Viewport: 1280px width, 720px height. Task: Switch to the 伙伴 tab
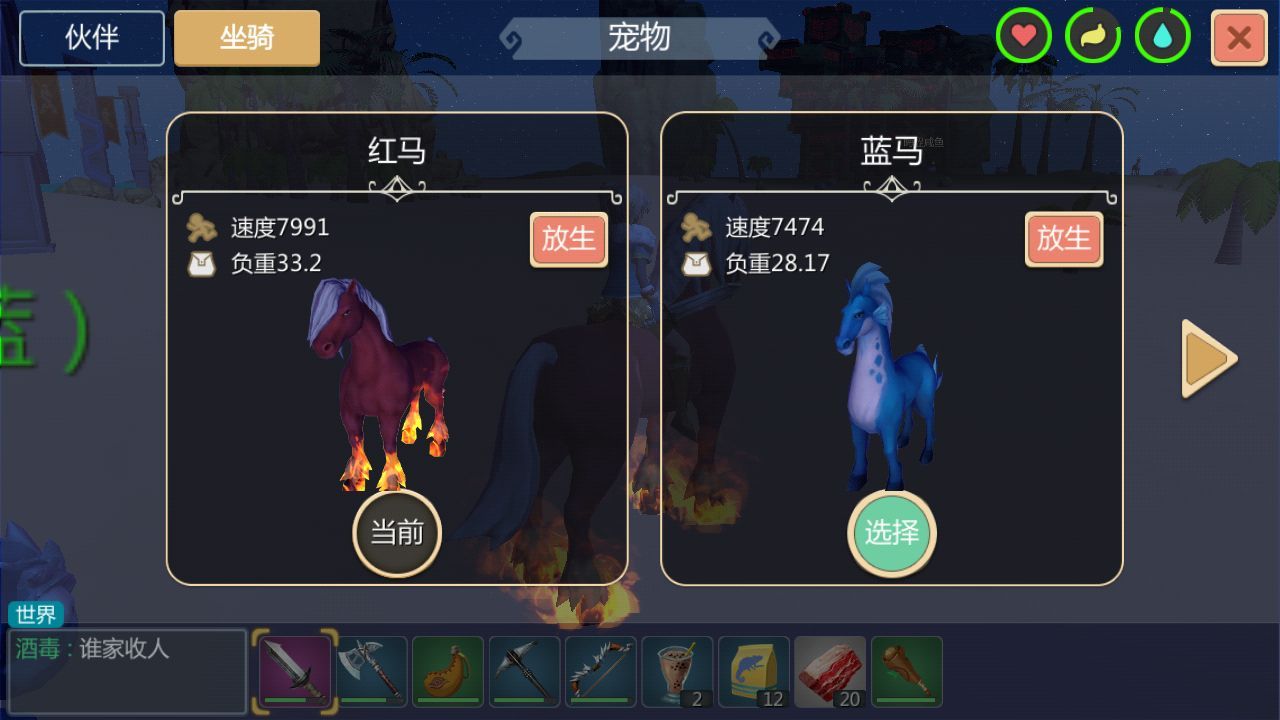pos(91,38)
